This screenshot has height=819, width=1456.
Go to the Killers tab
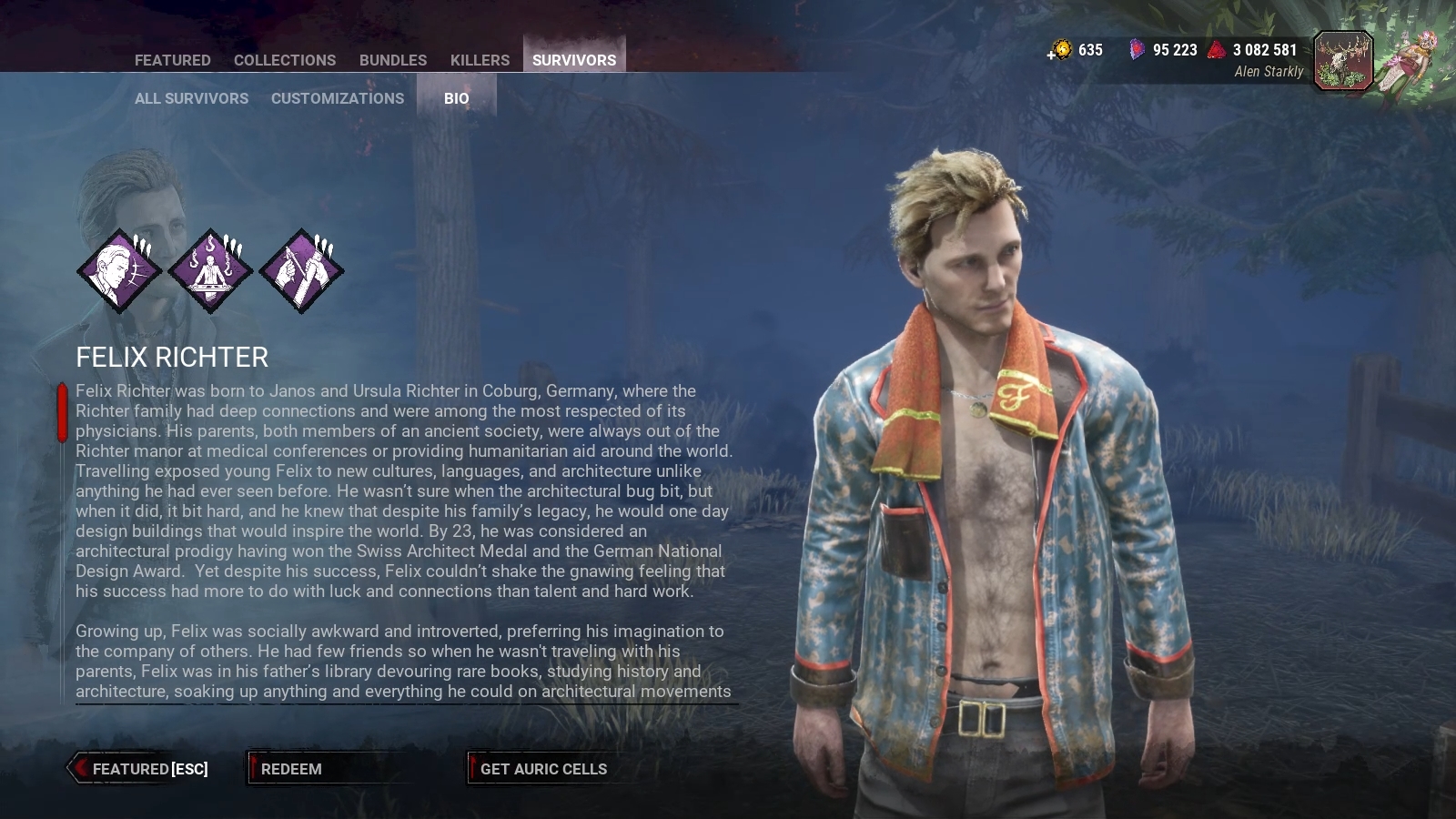pos(480,60)
